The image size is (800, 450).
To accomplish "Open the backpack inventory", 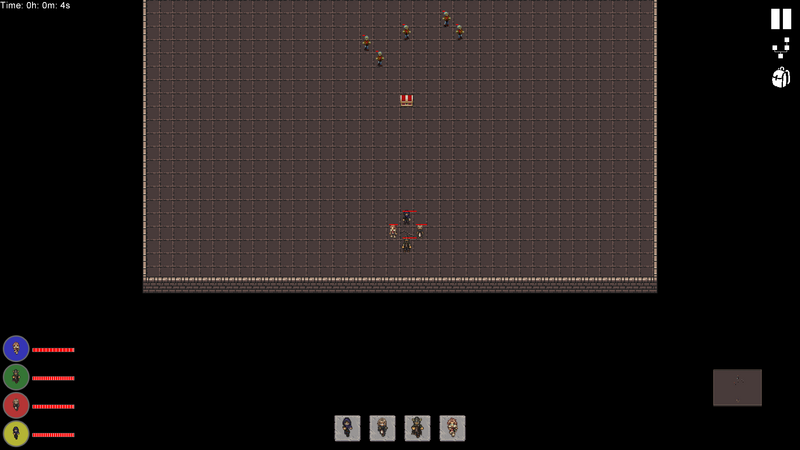I will tap(781, 77).
